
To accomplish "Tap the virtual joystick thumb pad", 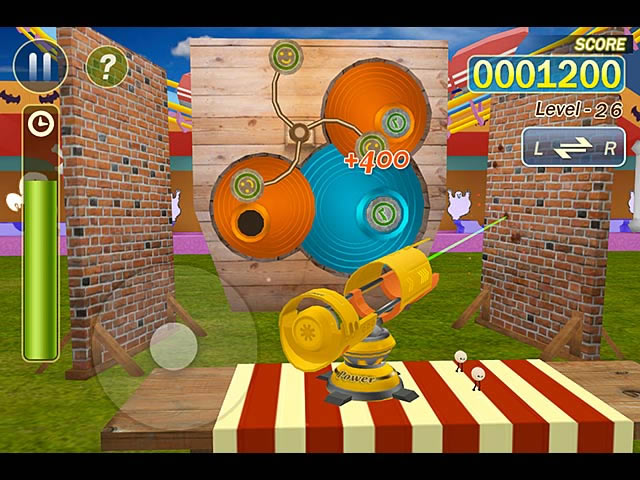I will click(174, 346).
